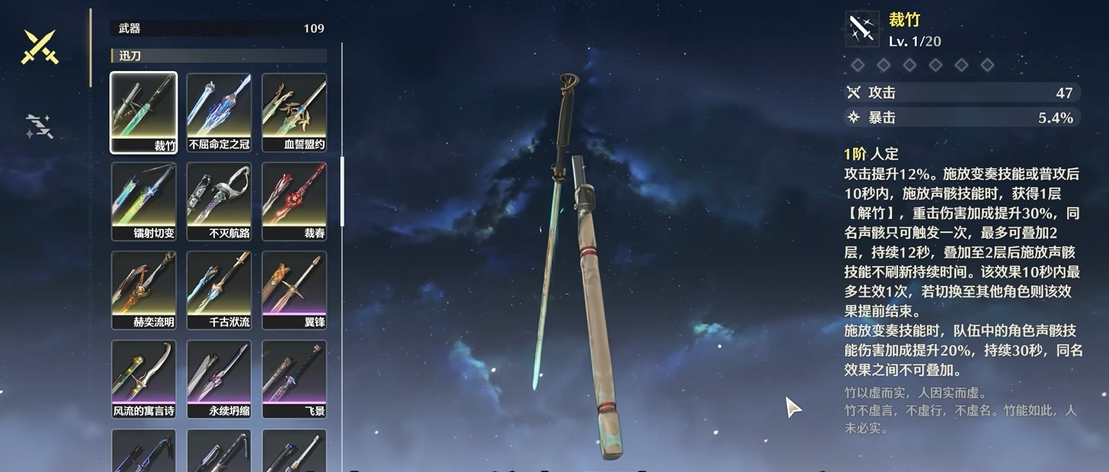Select the 裁竹 weapon tile
Viewport: 1109px width, 472px height.
(x=144, y=112)
